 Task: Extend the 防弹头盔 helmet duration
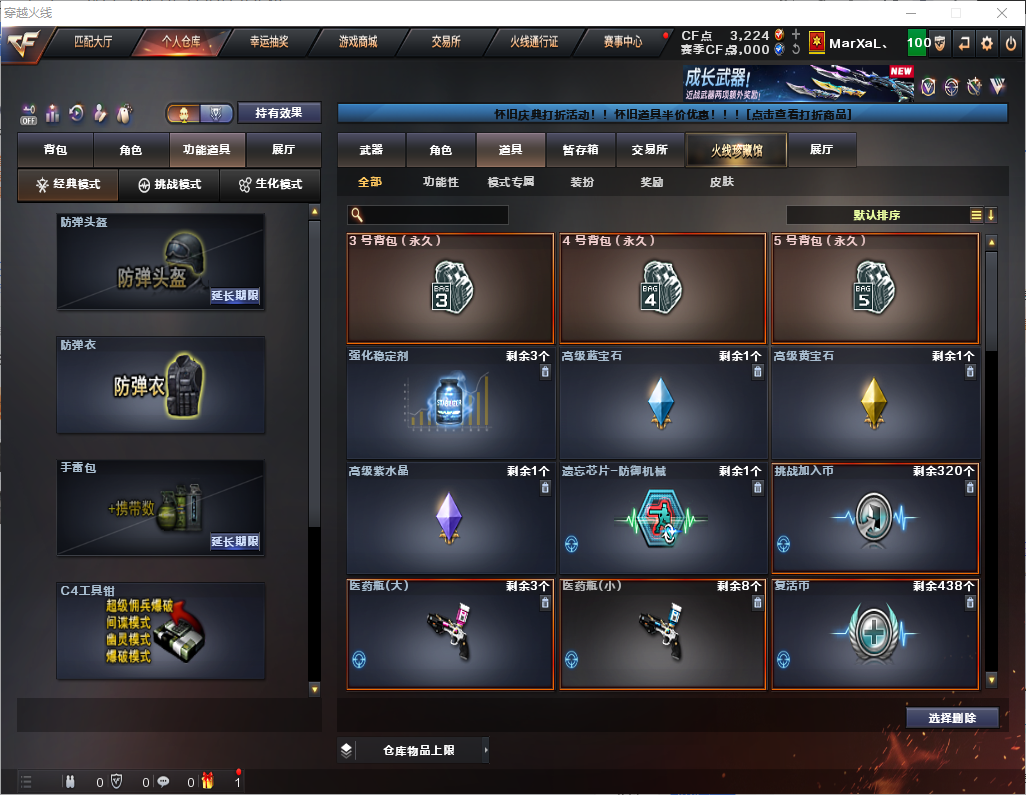point(235,295)
